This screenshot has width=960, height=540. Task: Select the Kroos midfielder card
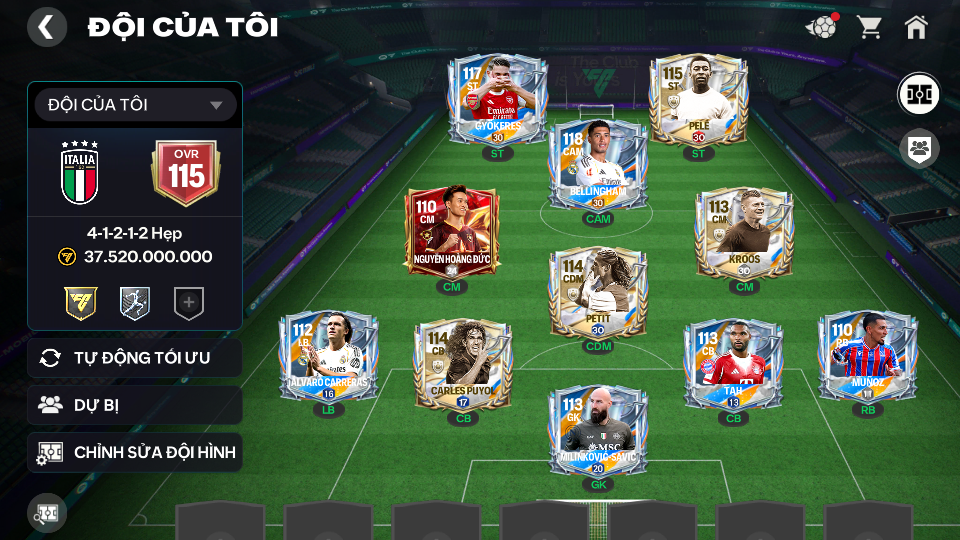coord(743,233)
